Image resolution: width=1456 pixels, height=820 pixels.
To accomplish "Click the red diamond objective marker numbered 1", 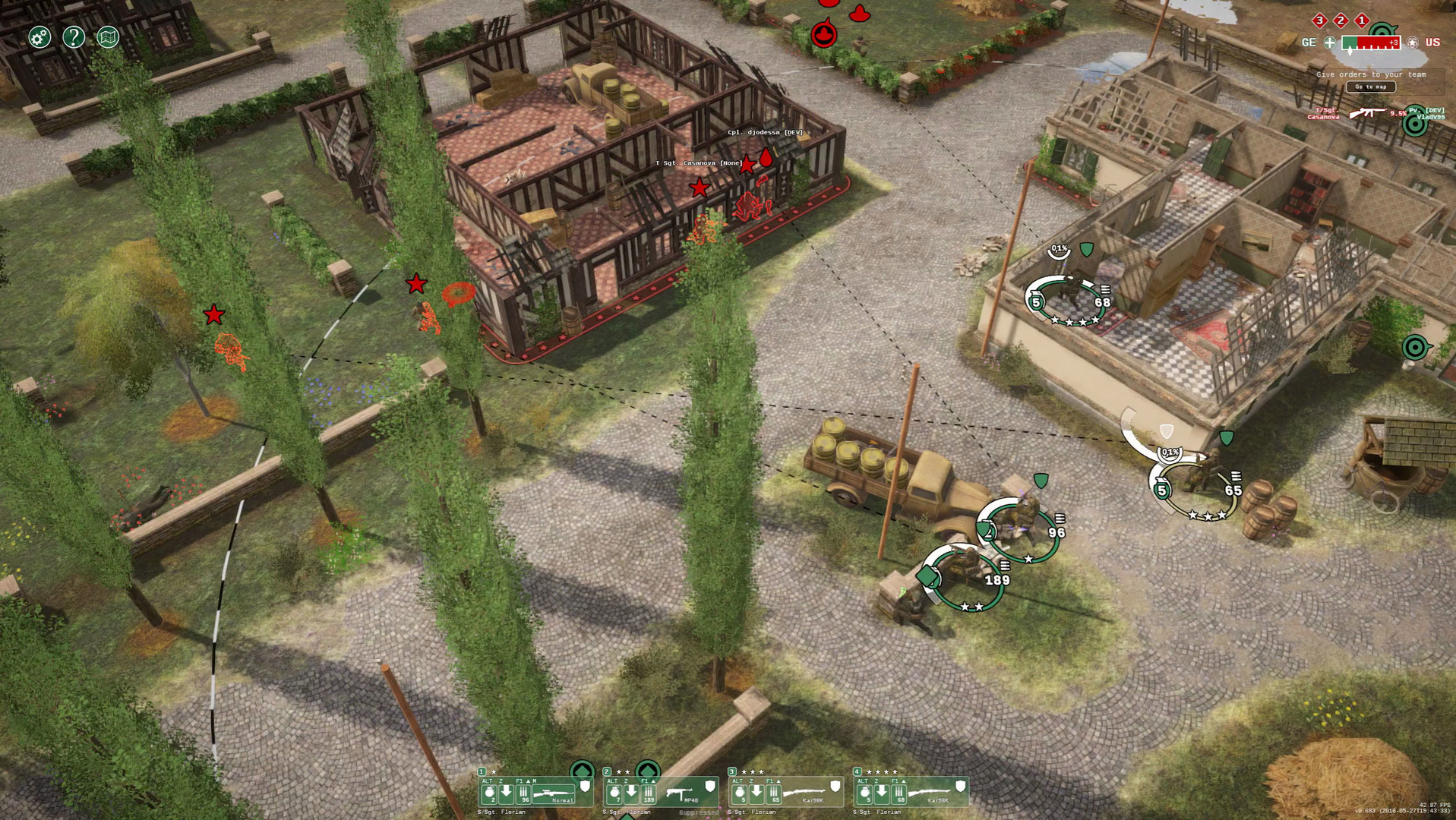I will tap(1362, 20).
